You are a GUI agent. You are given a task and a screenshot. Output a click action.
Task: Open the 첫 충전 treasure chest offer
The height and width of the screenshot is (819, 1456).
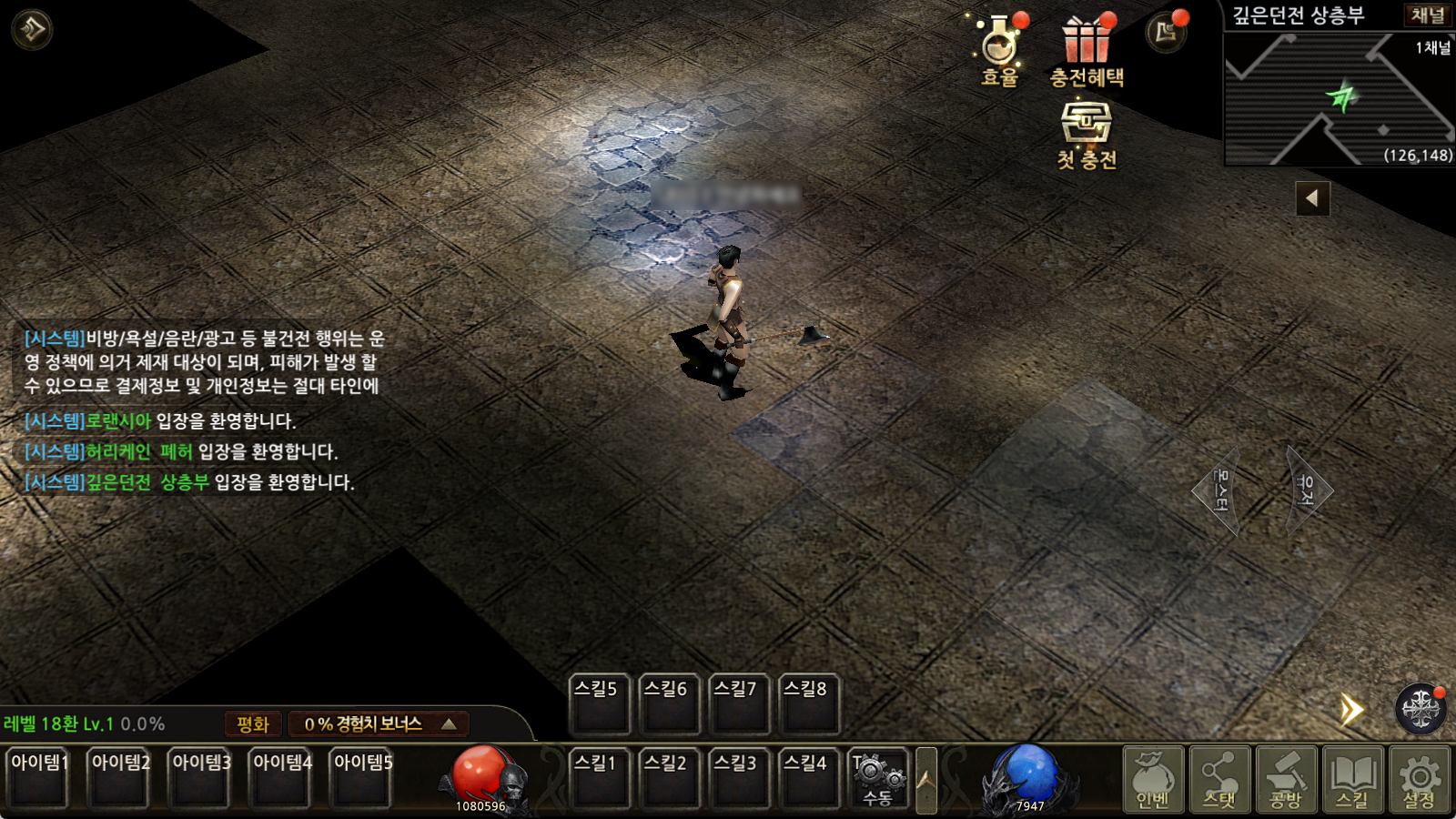1087,133
